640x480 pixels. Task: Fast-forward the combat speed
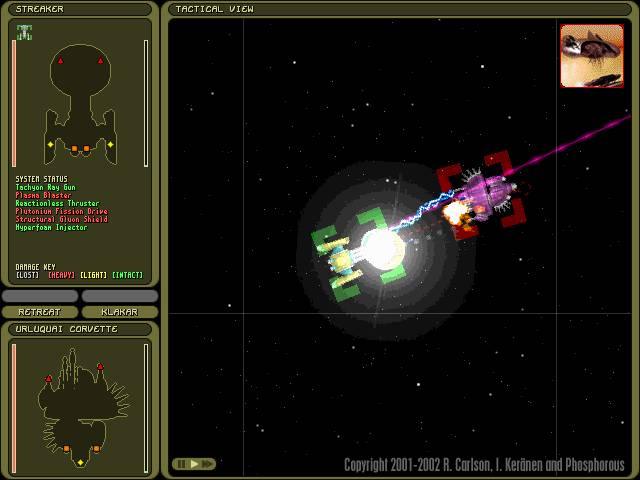tap(208, 464)
